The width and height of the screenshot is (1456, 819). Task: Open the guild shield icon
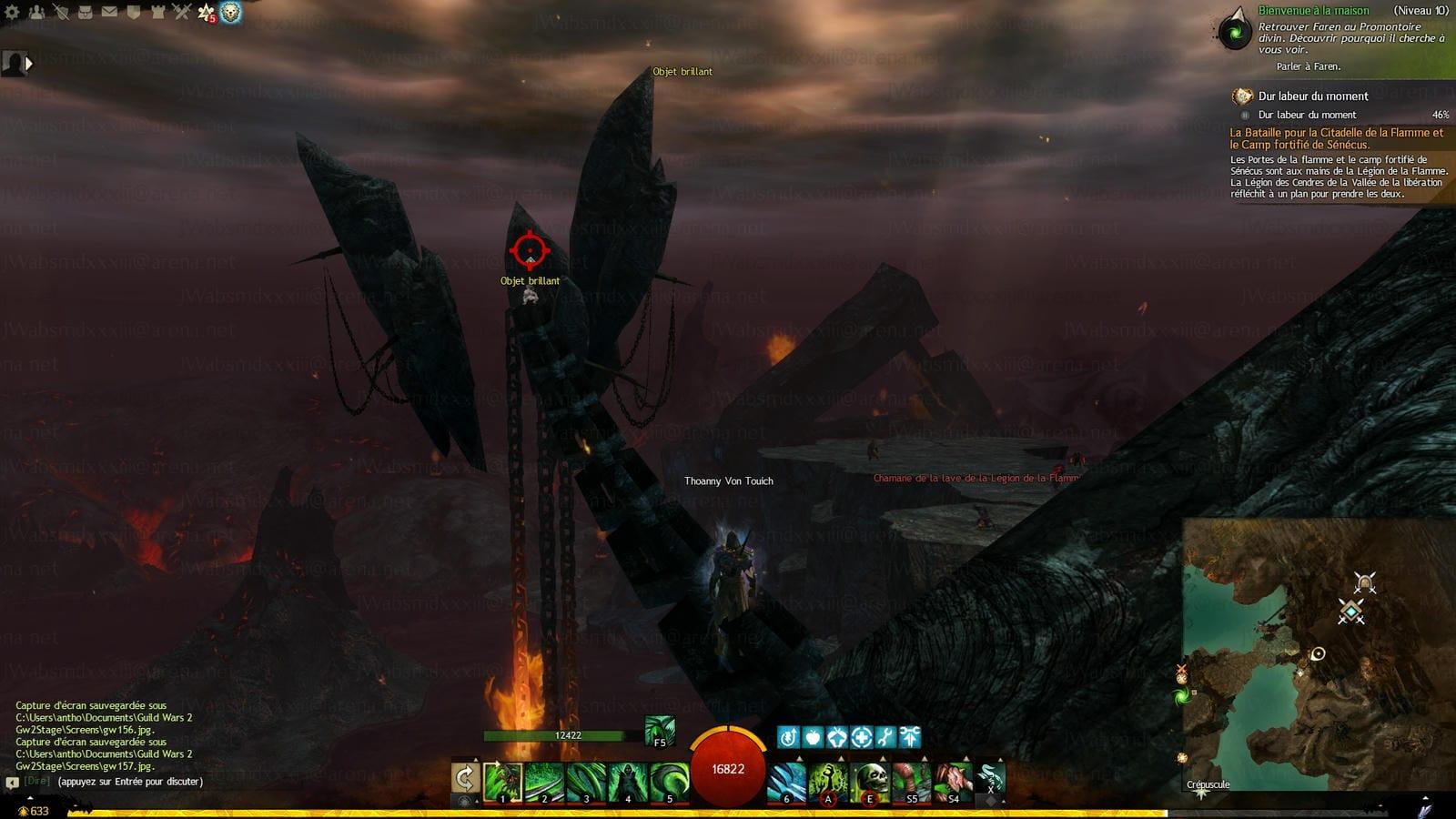click(133, 12)
